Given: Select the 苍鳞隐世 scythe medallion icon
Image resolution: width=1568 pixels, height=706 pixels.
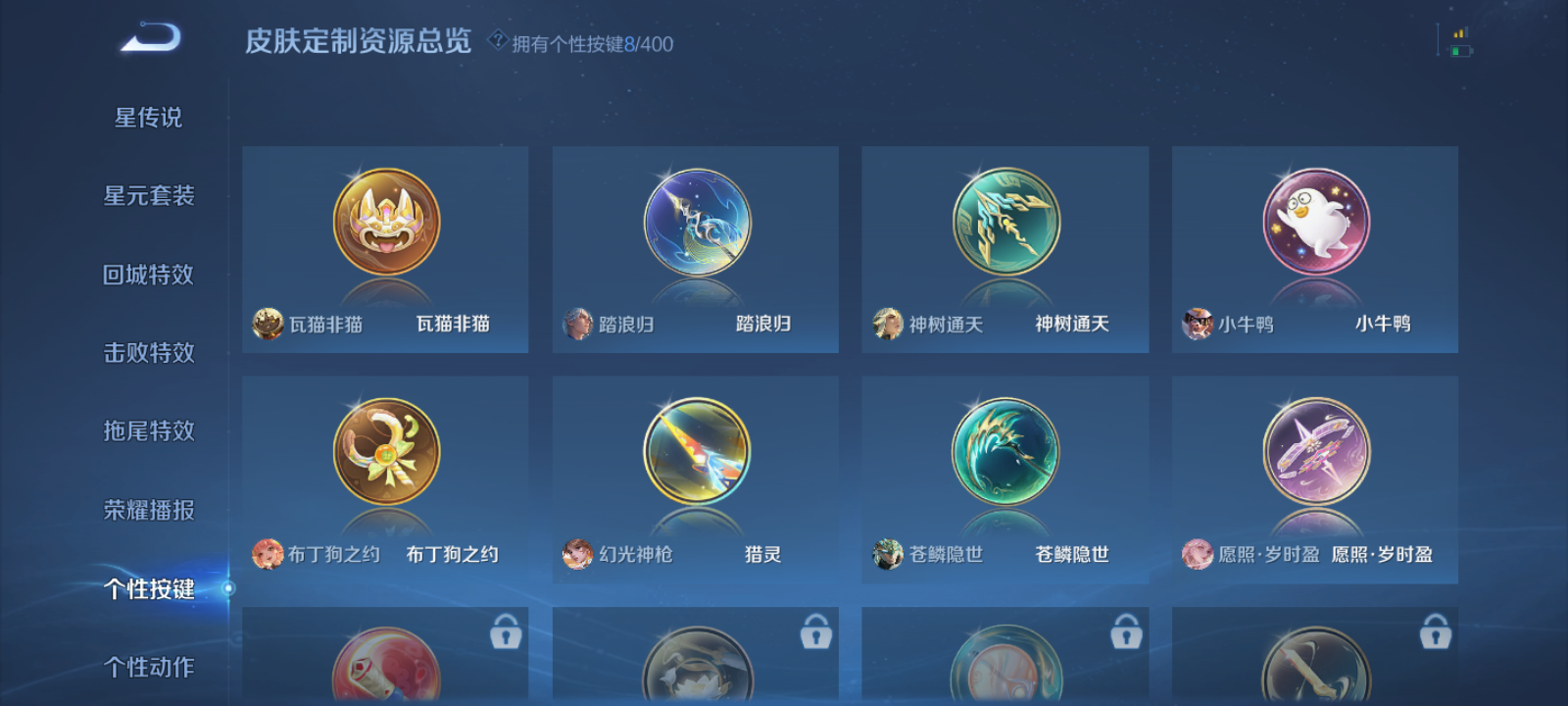Looking at the screenshot, I should (x=1004, y=451).
